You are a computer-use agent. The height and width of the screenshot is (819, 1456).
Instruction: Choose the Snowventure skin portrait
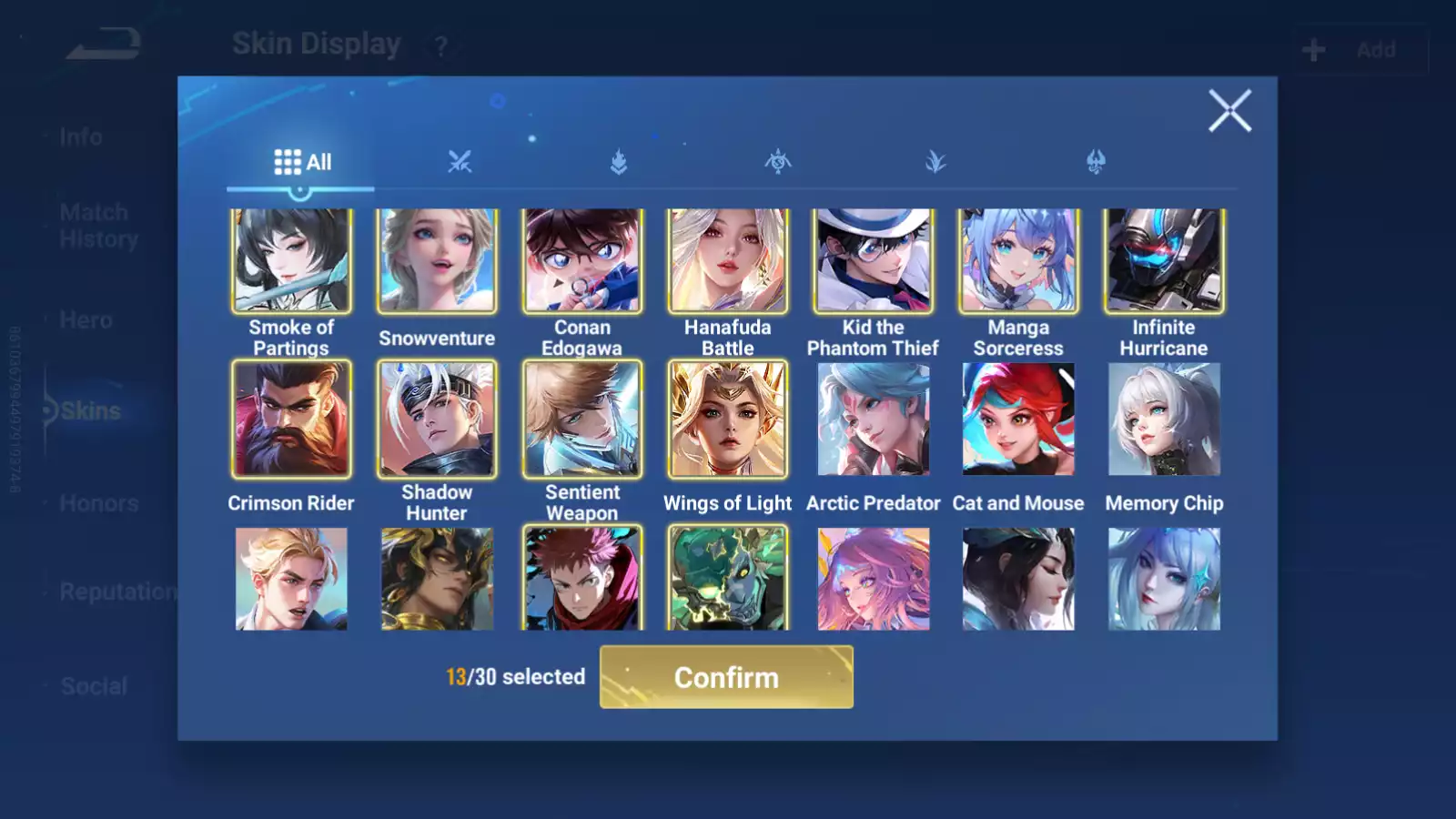437,260
